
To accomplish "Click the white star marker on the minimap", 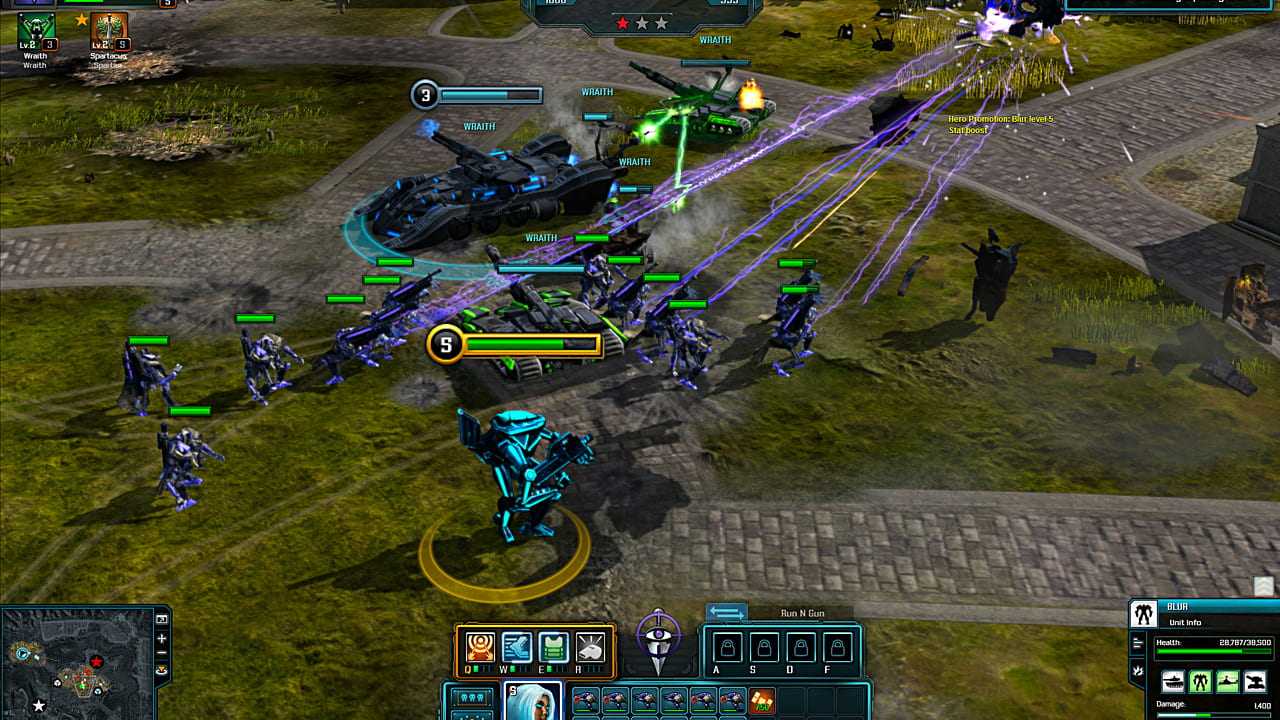I will coord(39,706).
